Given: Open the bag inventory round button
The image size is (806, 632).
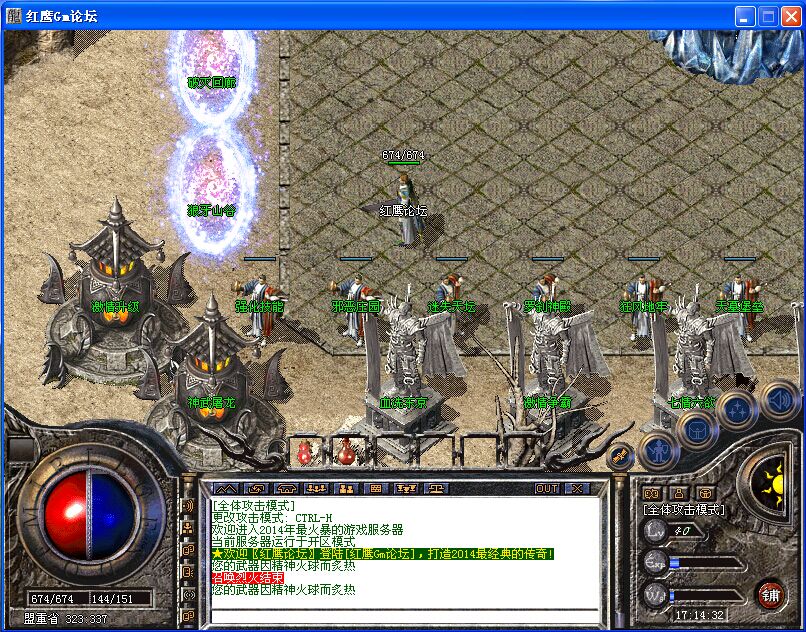Looking at the screenshot, I should tap(697, 429).
